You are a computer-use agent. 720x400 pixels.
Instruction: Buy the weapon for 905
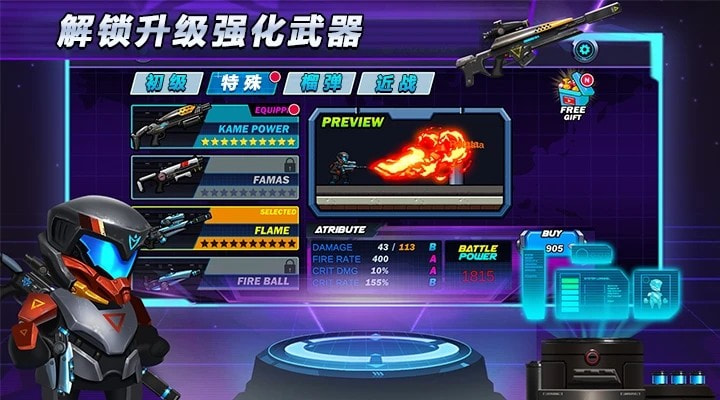coord(552,244)
